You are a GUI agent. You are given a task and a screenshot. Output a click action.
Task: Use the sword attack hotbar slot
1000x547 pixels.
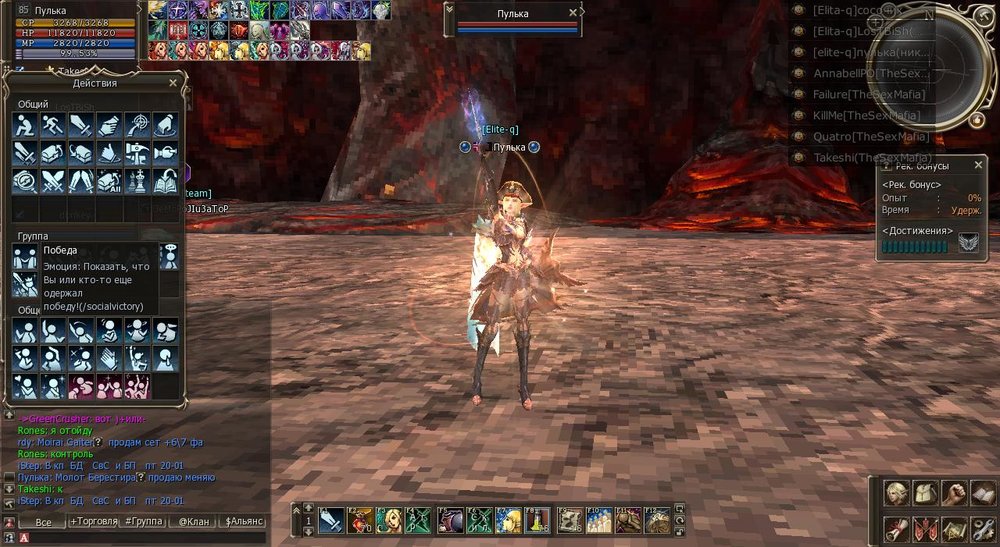point(332,520)
